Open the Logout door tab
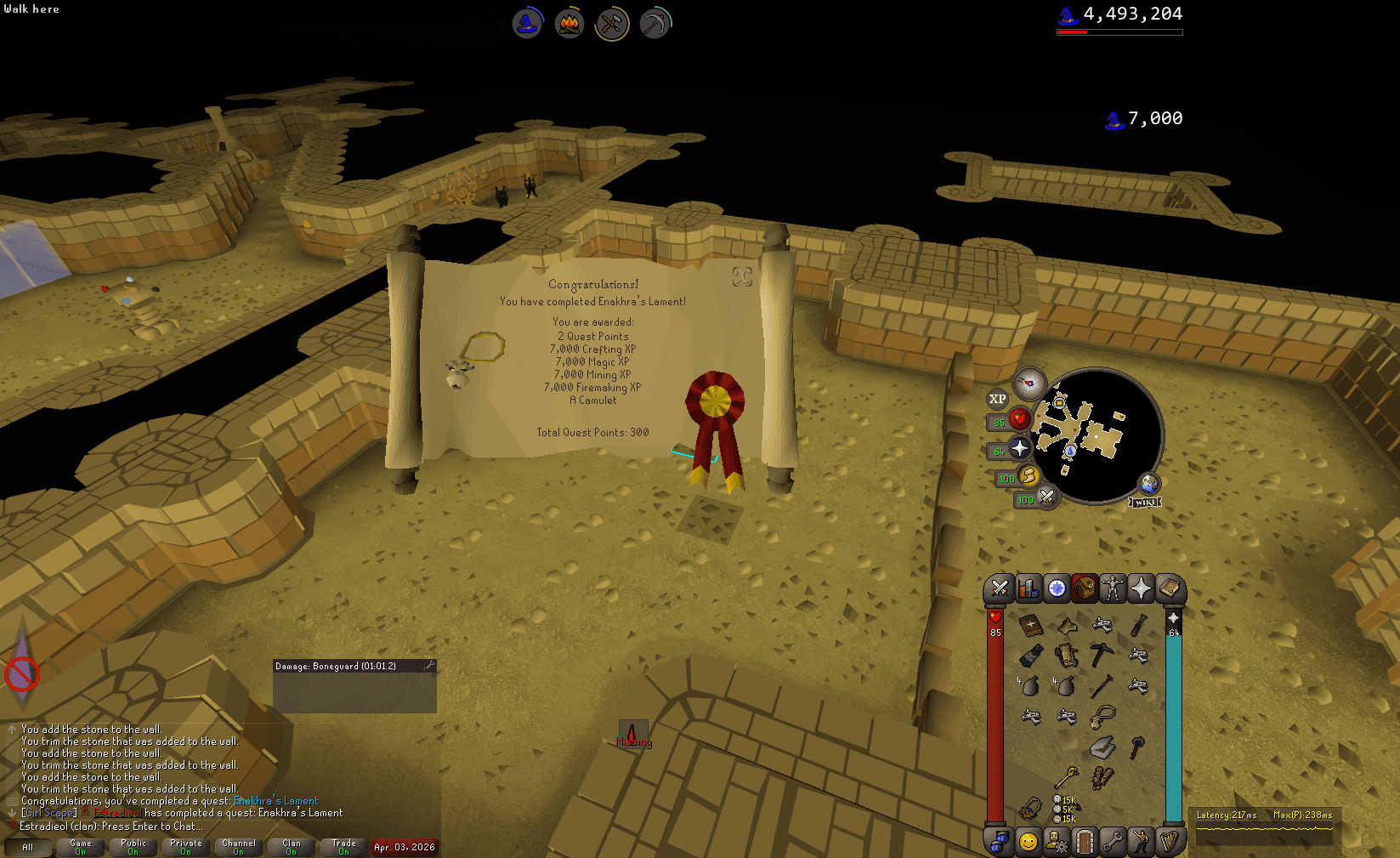This screenshot has height=858, width=1400. tap(1084, 842)
